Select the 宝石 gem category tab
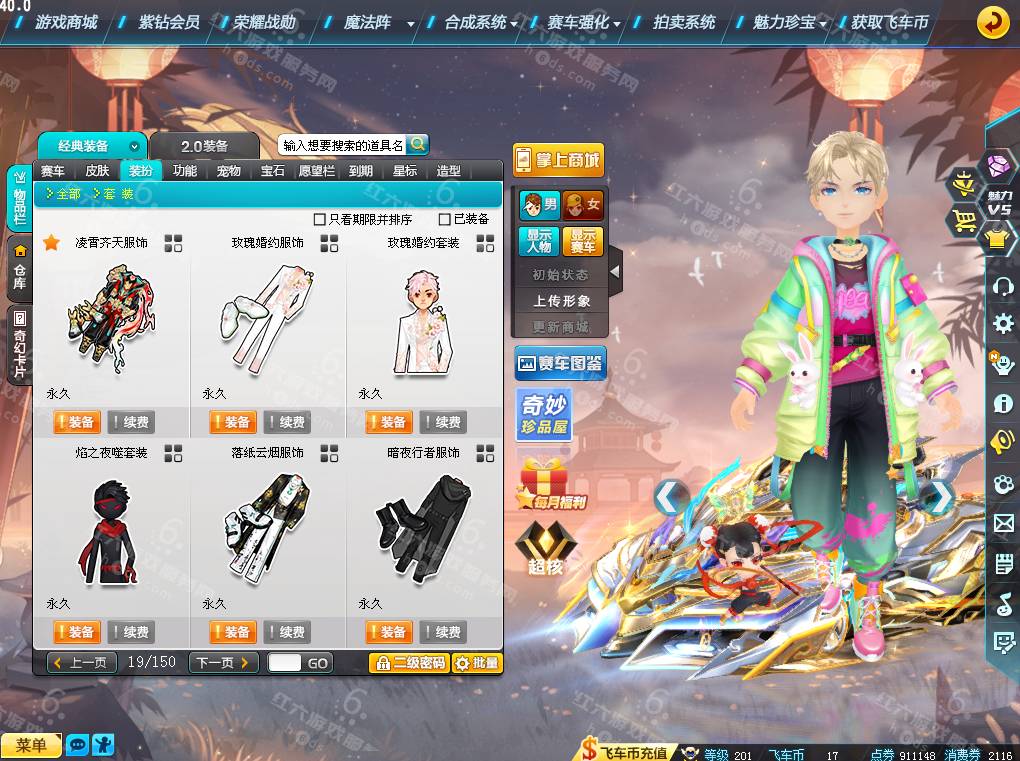Image resolution: width=1020 pixels, height=761 pixels. pyautogui.click(x=273, y=171)
